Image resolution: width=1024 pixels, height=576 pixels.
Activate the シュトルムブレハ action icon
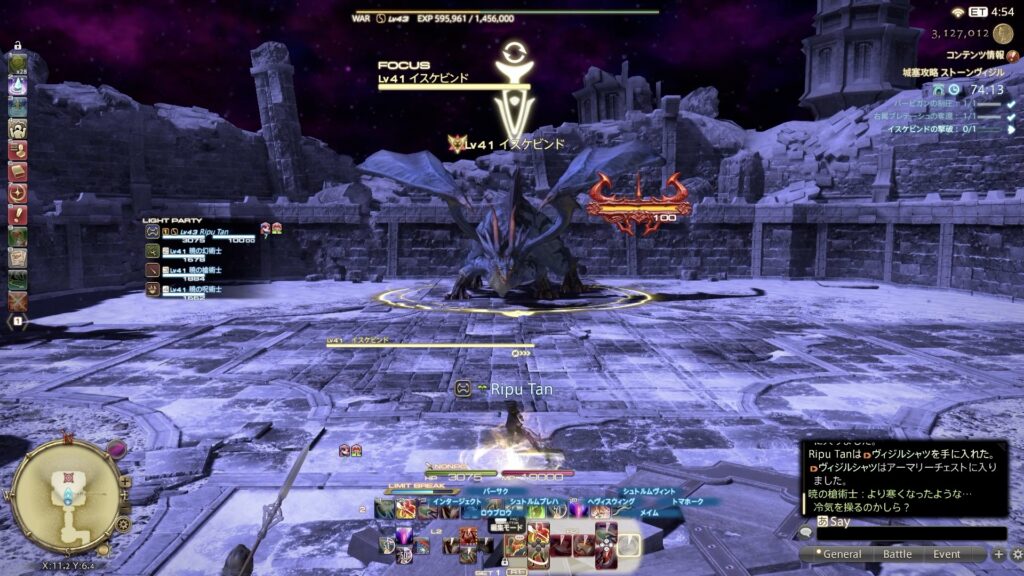[537, 511]
